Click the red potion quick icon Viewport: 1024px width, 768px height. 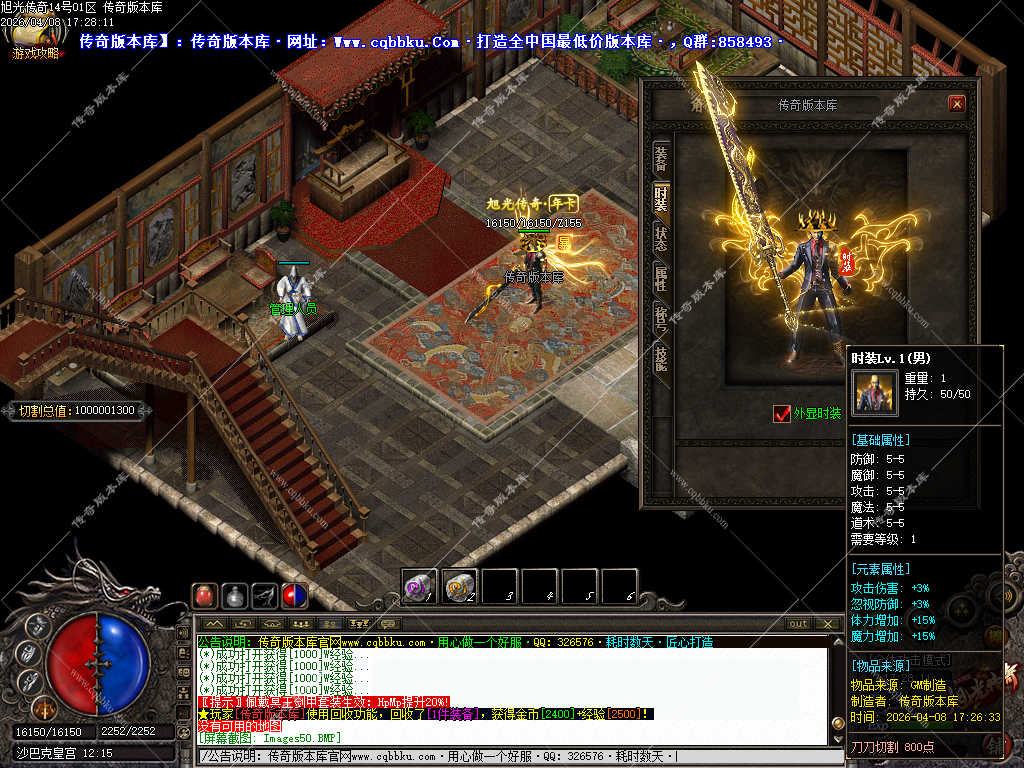pos(204,596)
